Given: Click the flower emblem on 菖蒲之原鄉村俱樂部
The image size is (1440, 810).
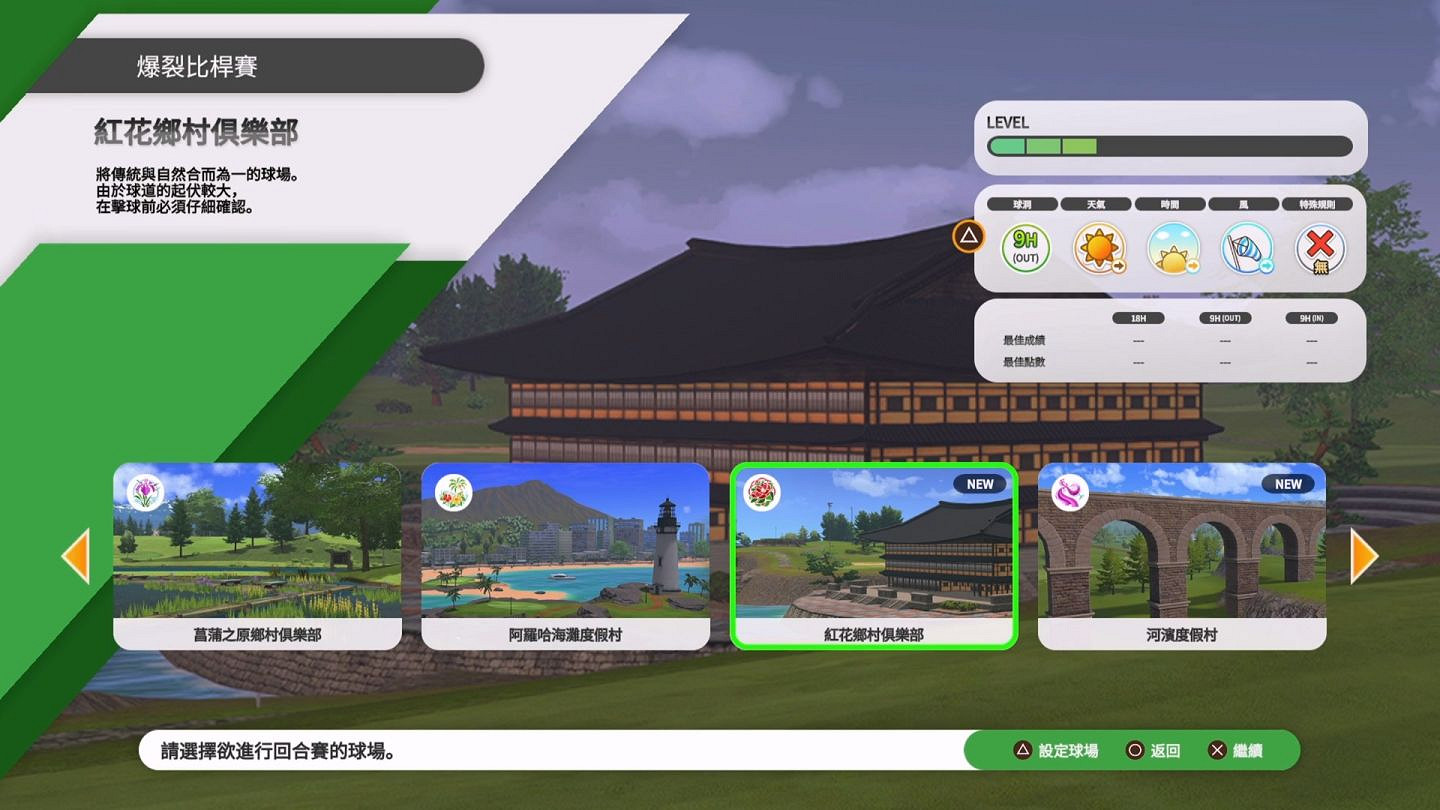Looking at the screenshot, I should tap(145, 492).
